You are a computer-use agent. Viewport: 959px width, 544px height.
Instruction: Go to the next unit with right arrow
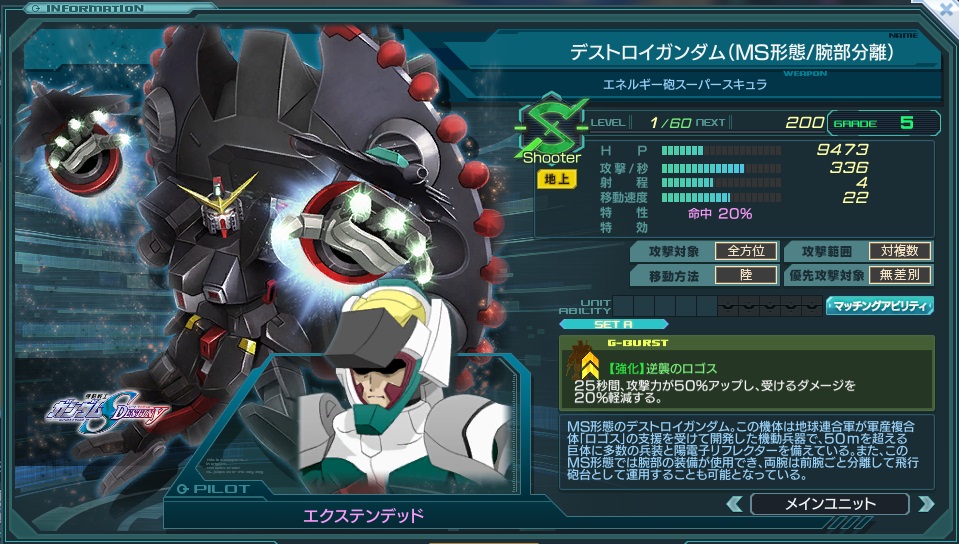(x=925, y=504)
